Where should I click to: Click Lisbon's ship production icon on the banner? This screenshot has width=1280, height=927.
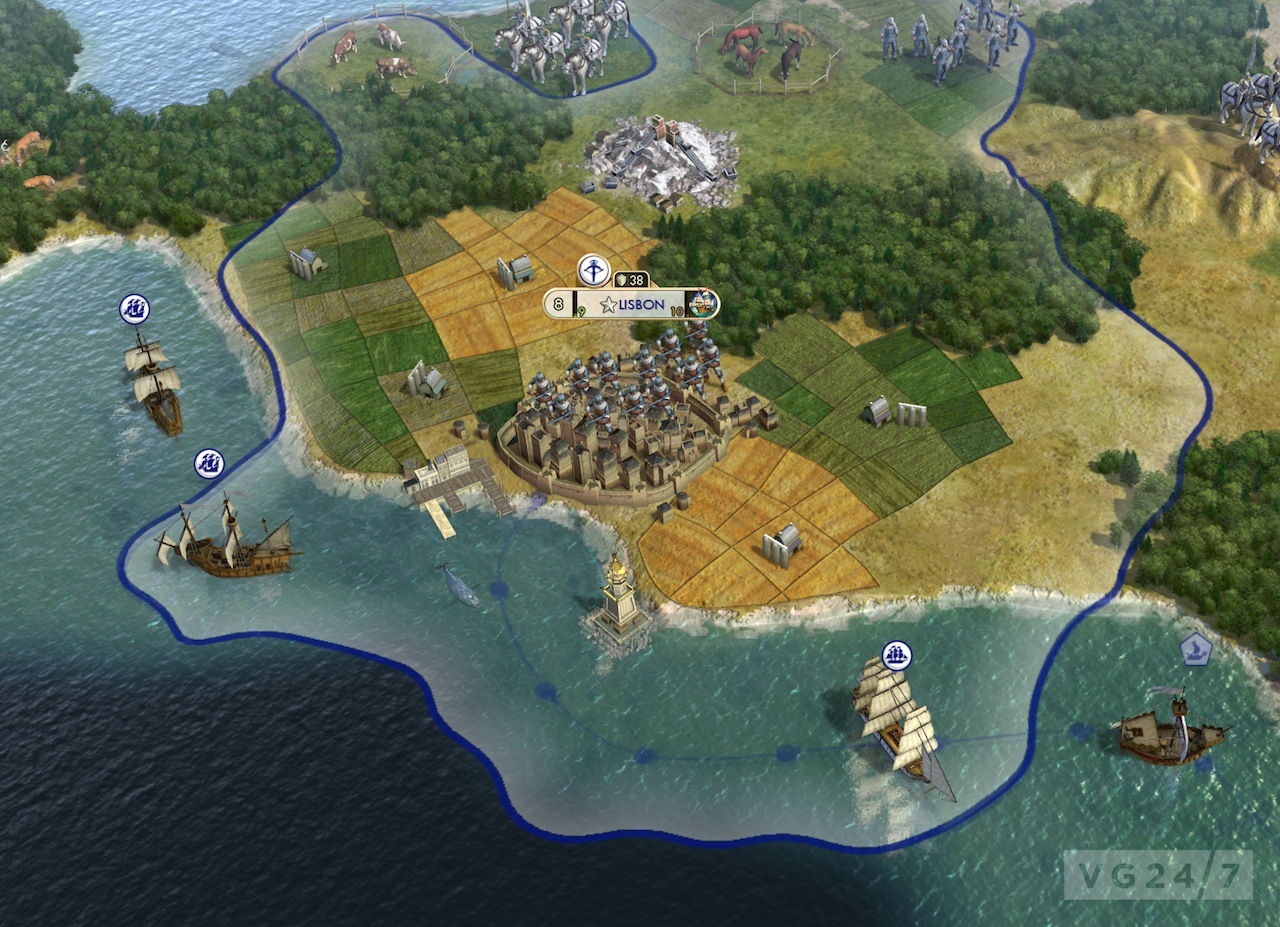click(x=704, y=303)
